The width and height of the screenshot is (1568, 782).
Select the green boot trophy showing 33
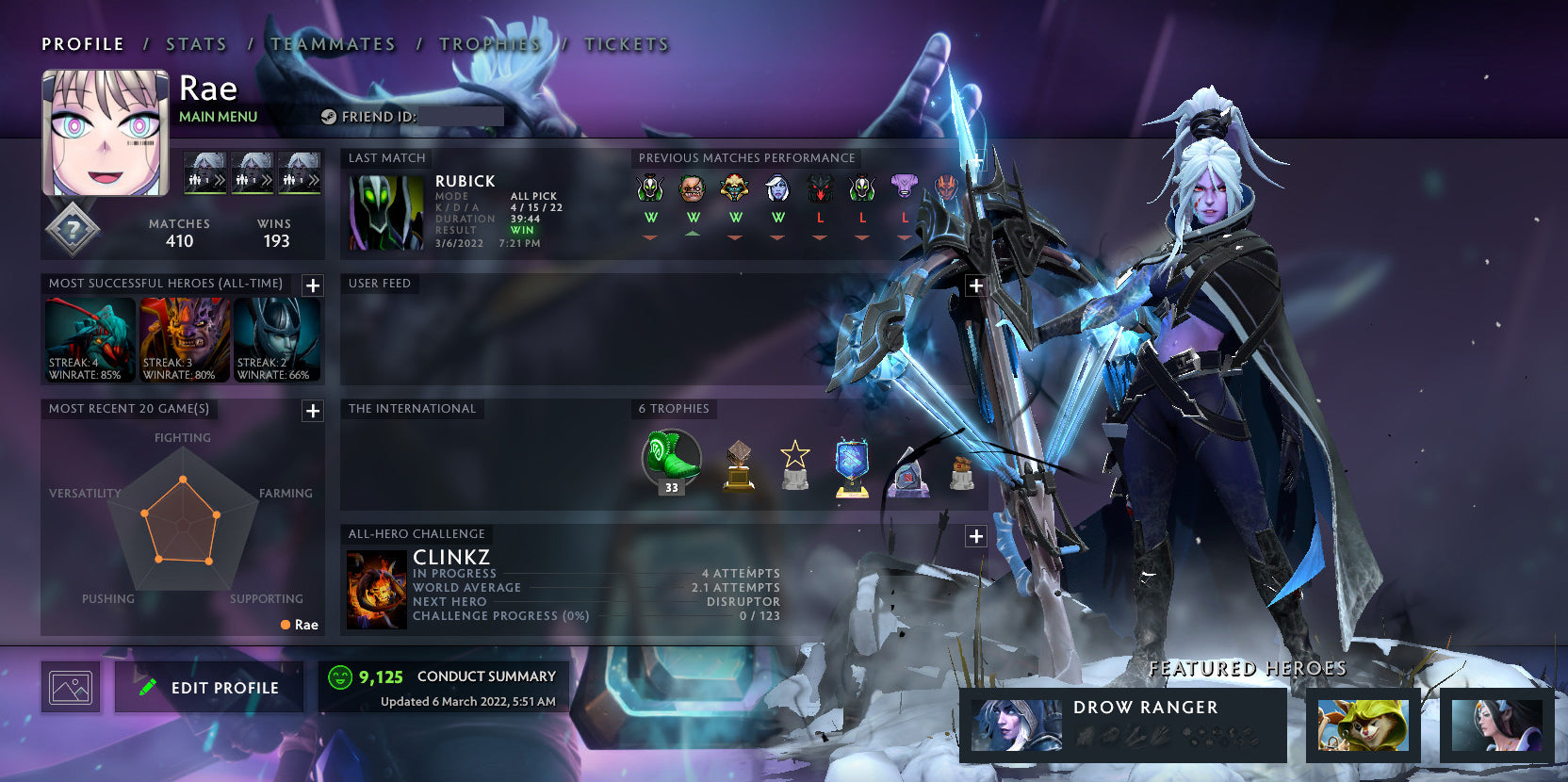tap(670, 461)
